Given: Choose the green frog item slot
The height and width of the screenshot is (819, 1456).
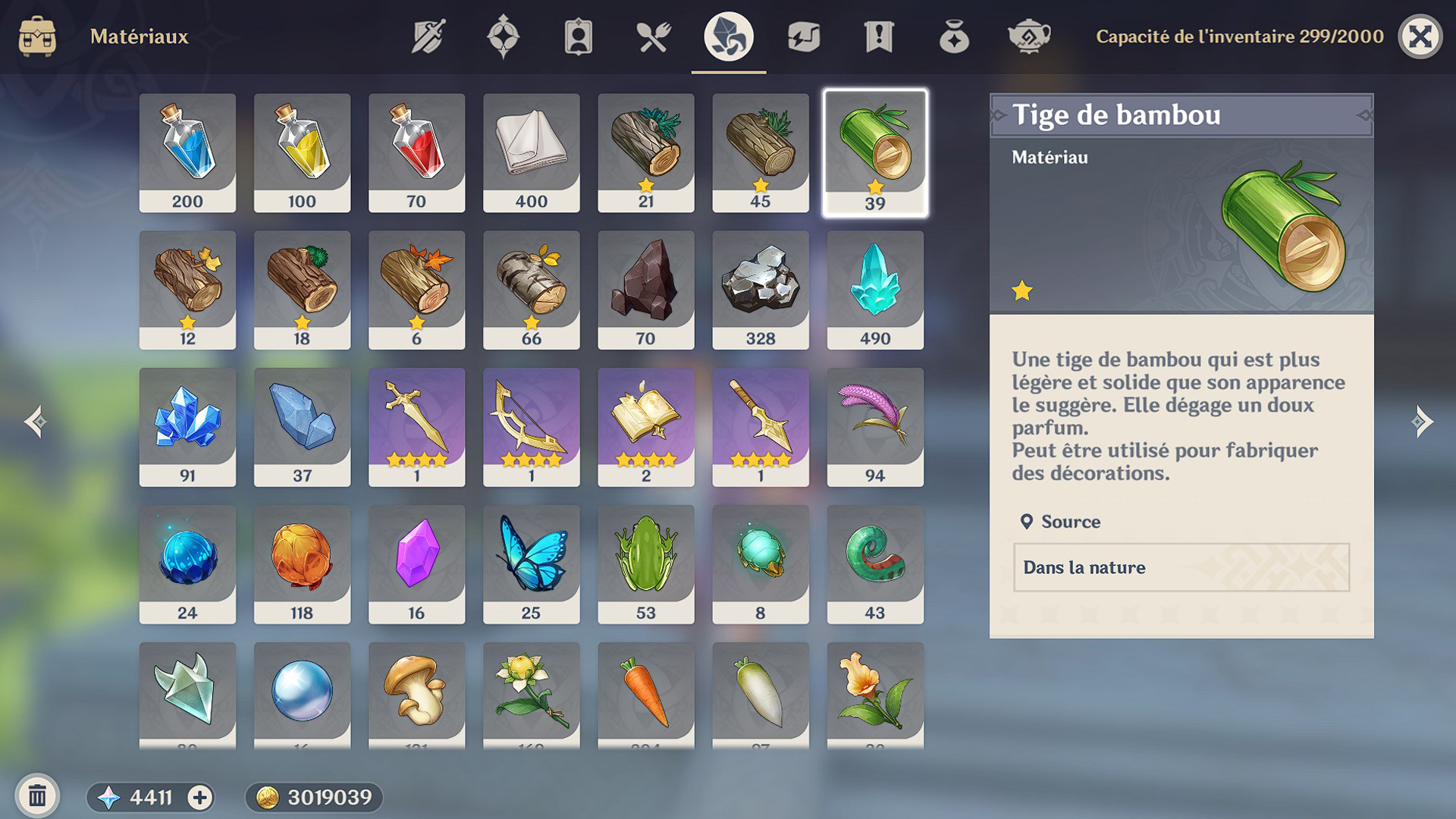Looking at the screenshot, I should click(645, 563).
